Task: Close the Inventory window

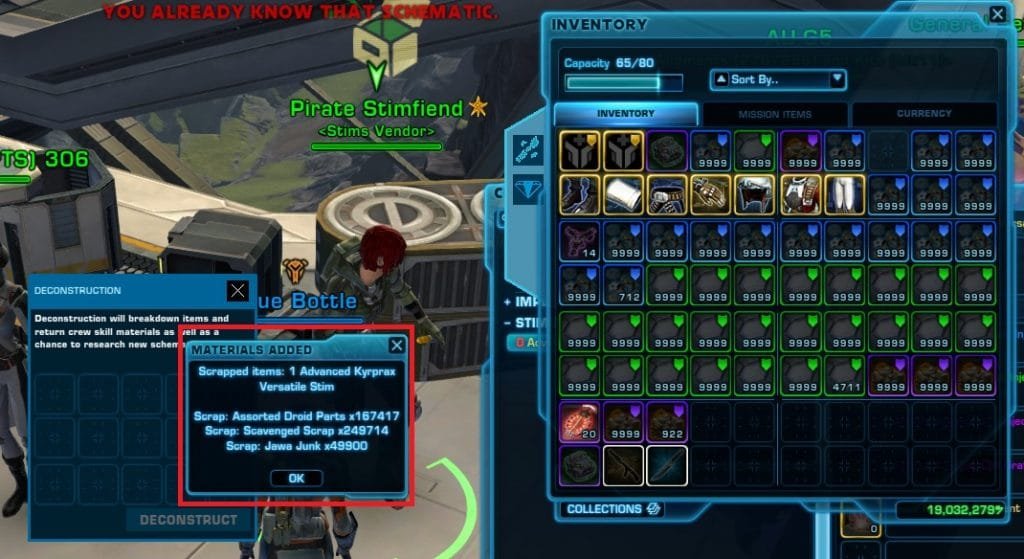Action: click(x=997, y=15)
